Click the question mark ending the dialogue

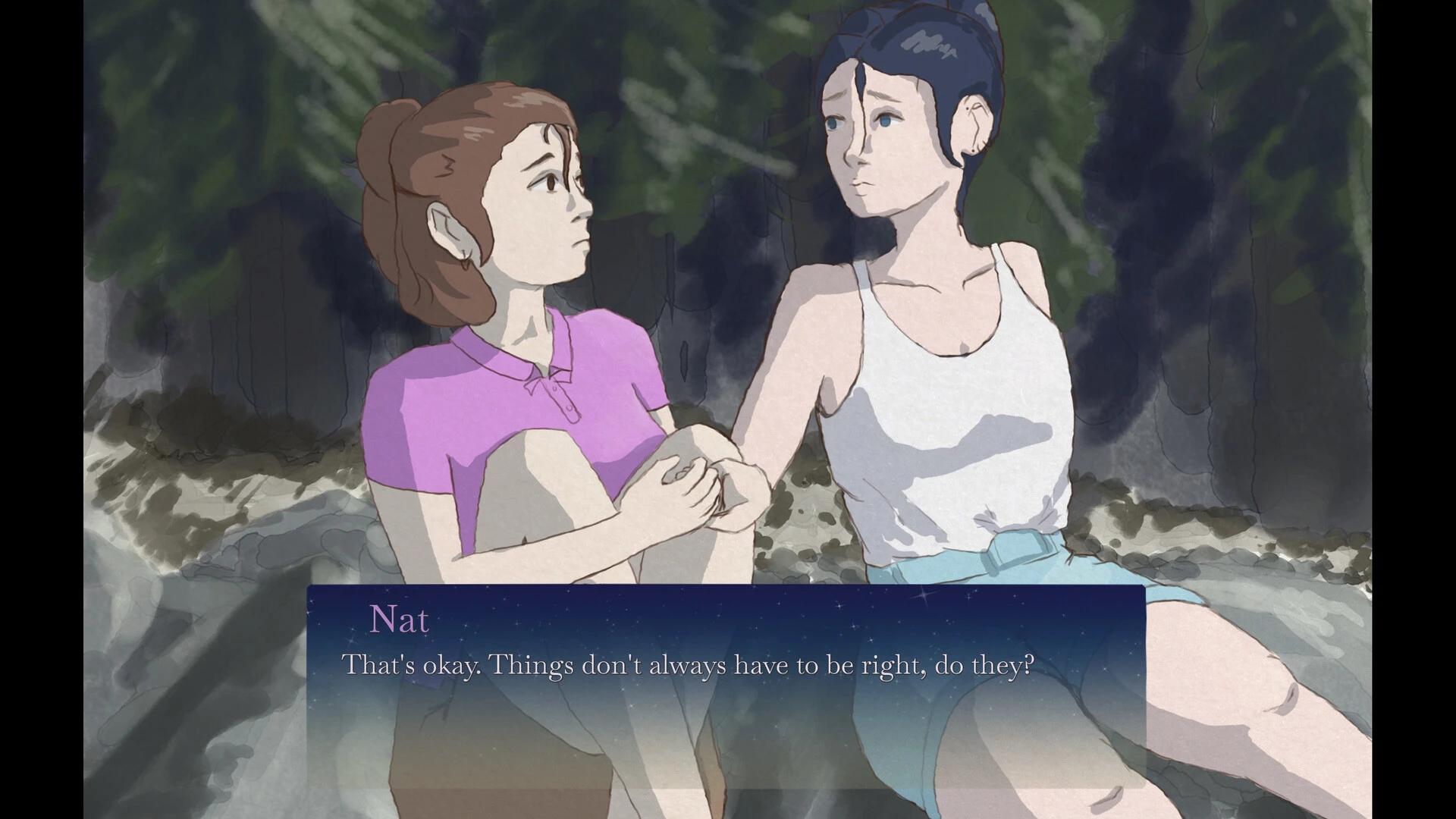(x=1030, y=664)
